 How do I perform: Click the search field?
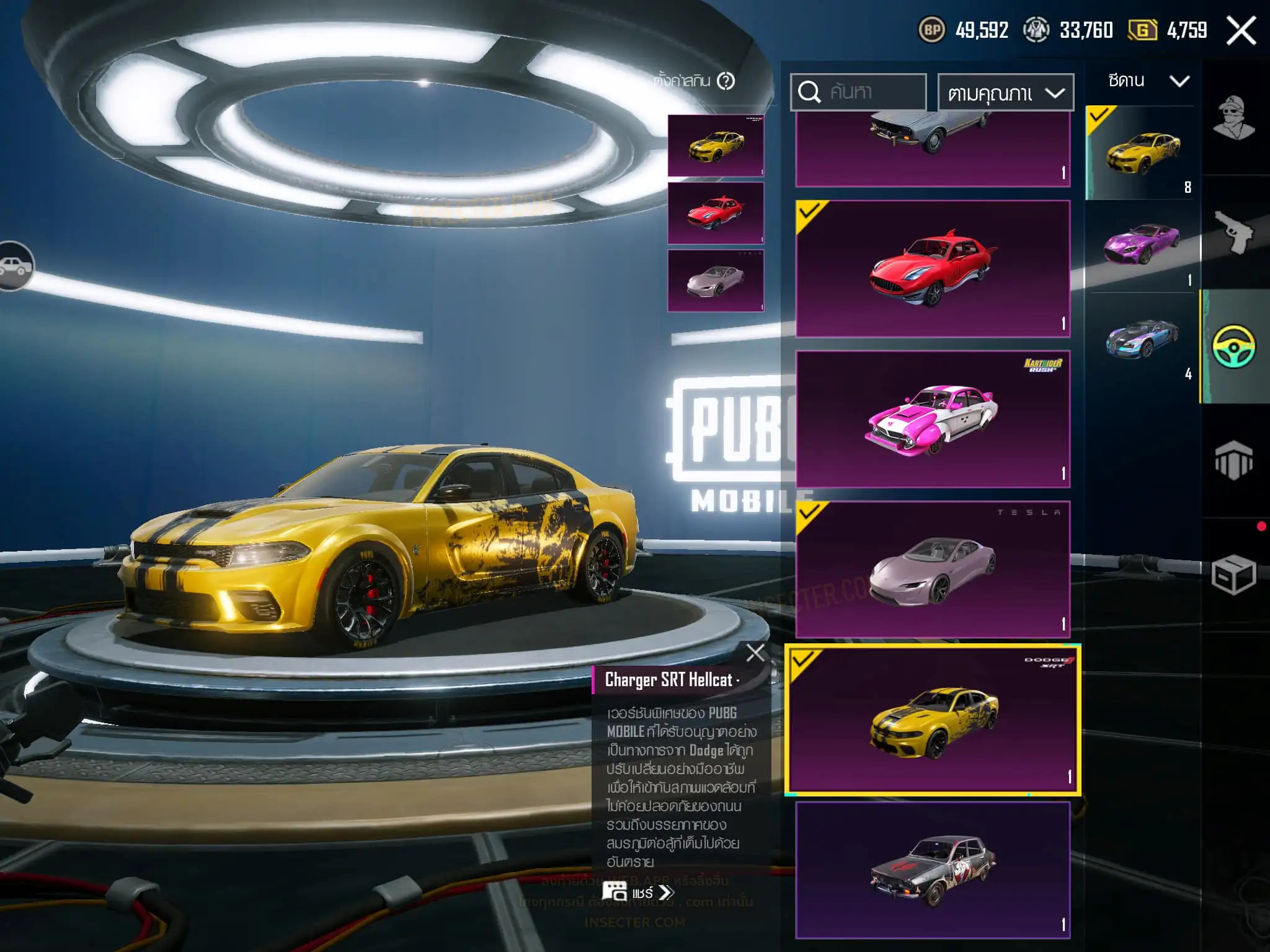[858, 92]
